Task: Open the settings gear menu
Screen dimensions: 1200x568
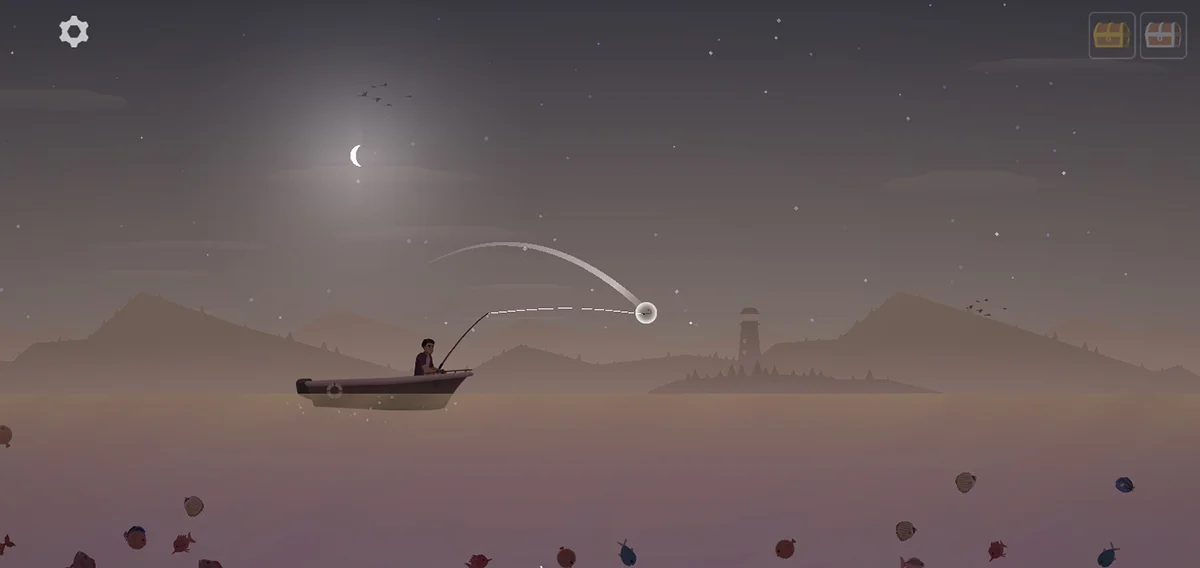Action: [x=74, y=32]
